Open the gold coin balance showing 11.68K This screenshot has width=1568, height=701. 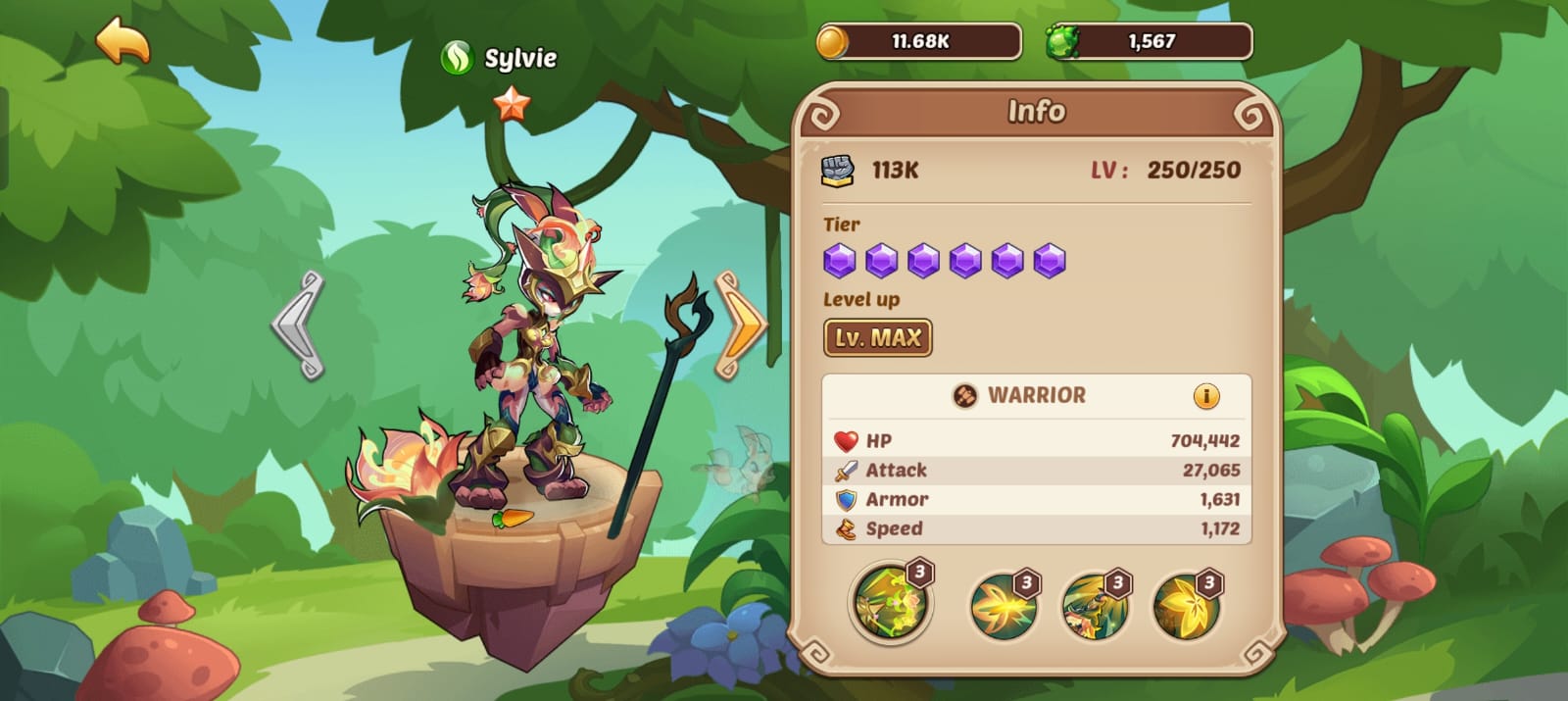[x=918, y=42]
